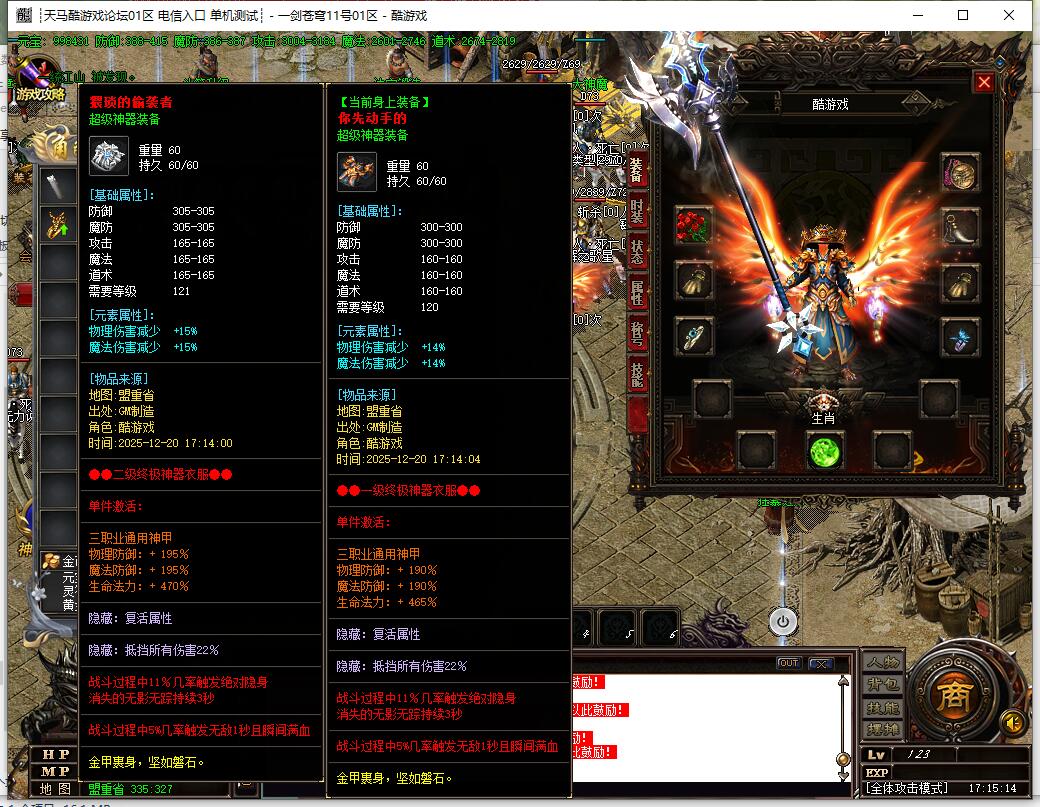Open the 背包 backpack
1040x807 pixels.
(x=883, y=685)
